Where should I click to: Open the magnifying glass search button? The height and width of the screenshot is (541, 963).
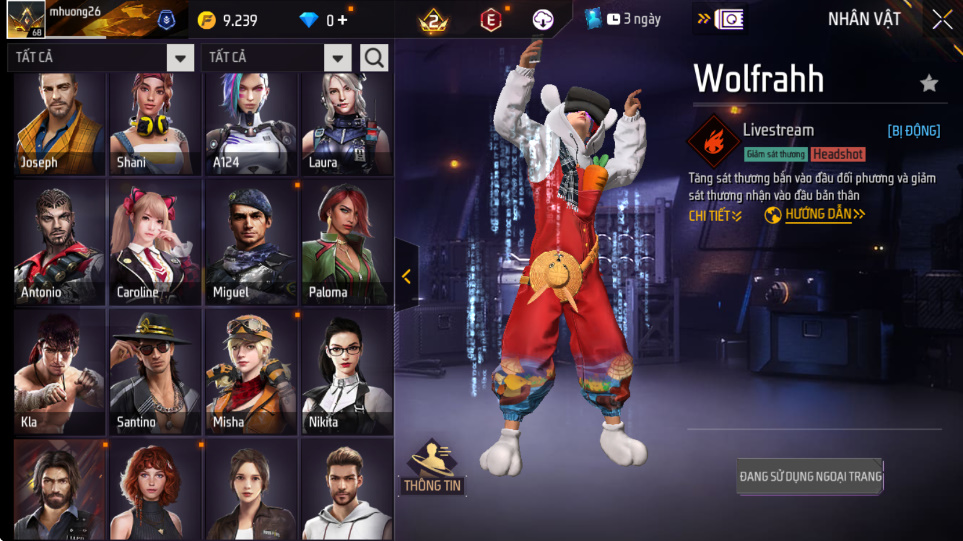point(375,58)
